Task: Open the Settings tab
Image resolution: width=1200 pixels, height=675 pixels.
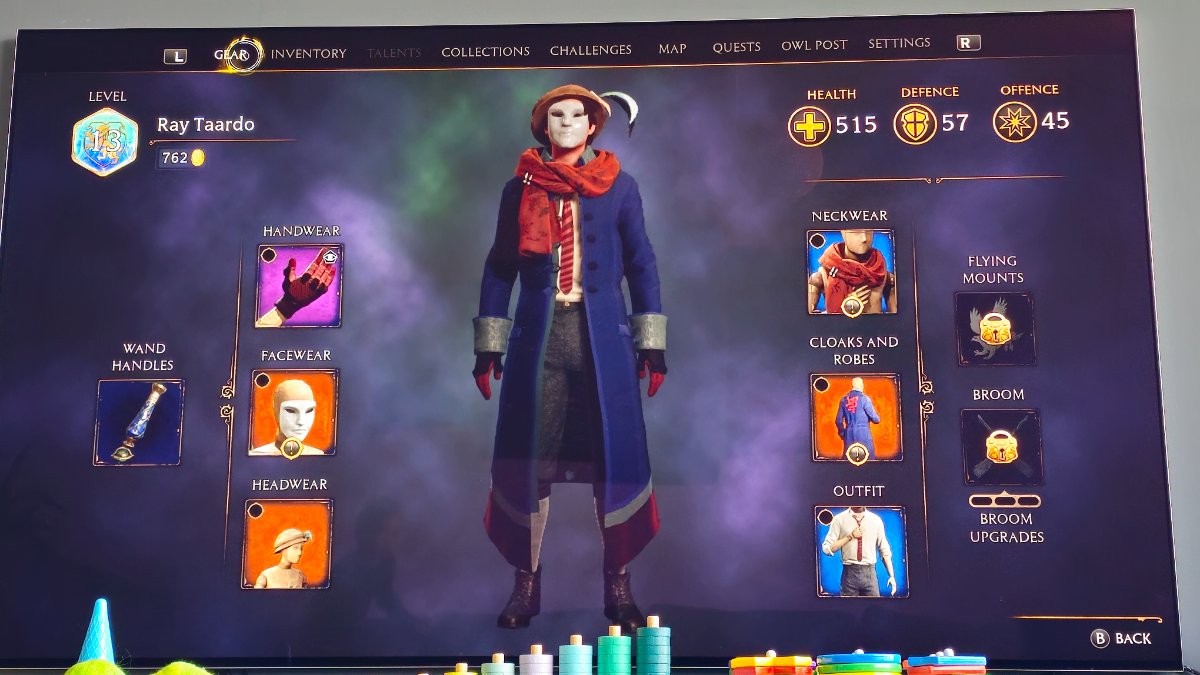Action: [x=899, y=43]
